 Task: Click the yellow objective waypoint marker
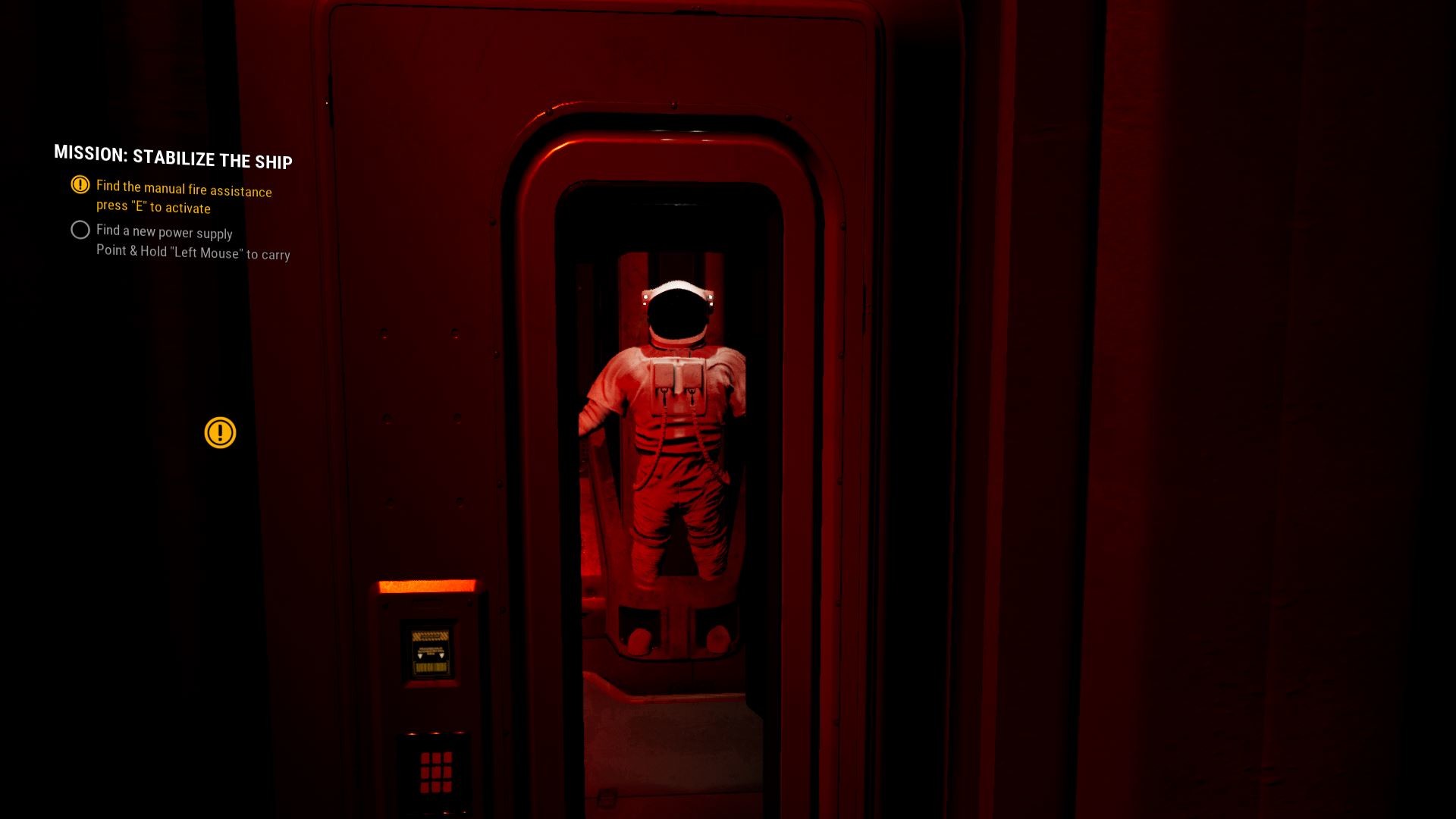point(219,432)
